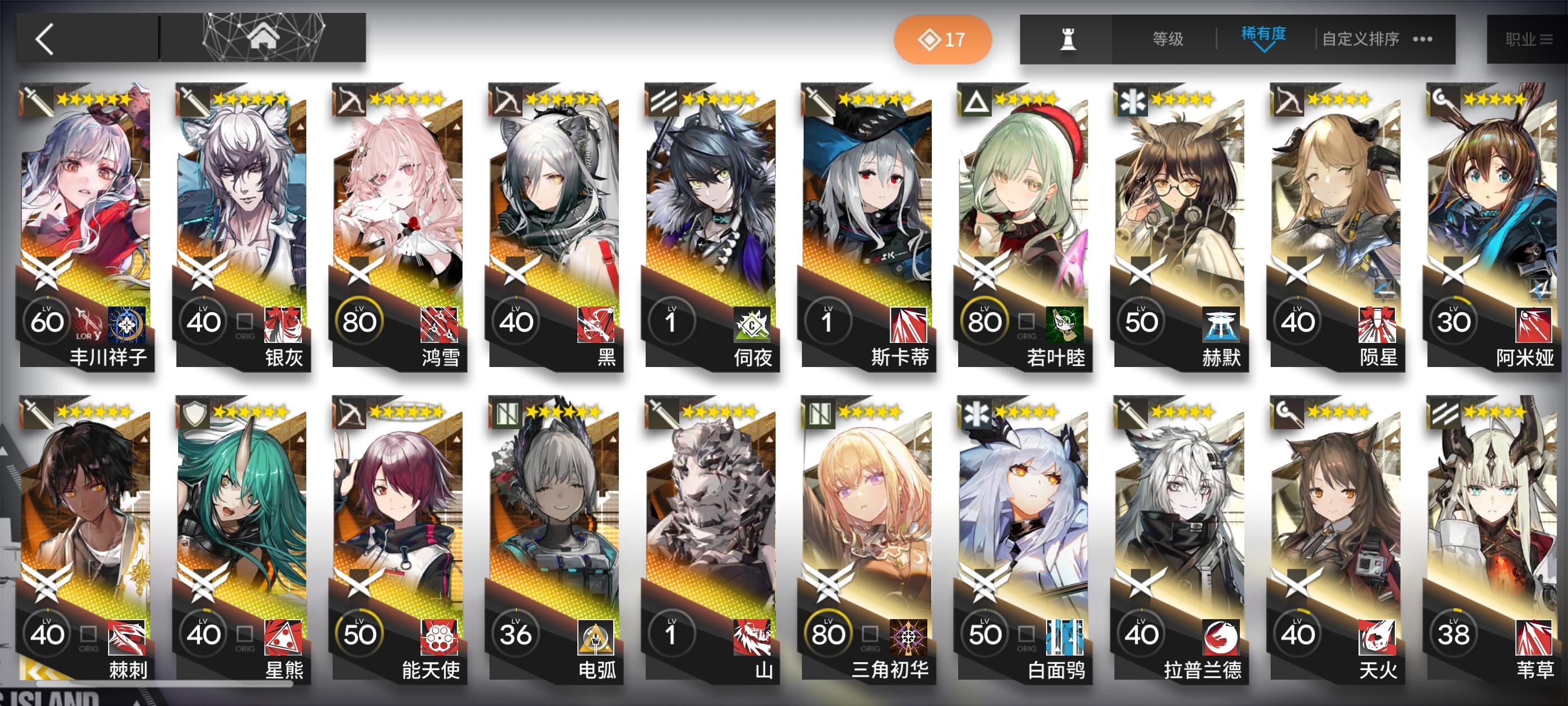Click the home icon in top navigation
This screenshot has width=1568, height=706.
click(264, 38)
